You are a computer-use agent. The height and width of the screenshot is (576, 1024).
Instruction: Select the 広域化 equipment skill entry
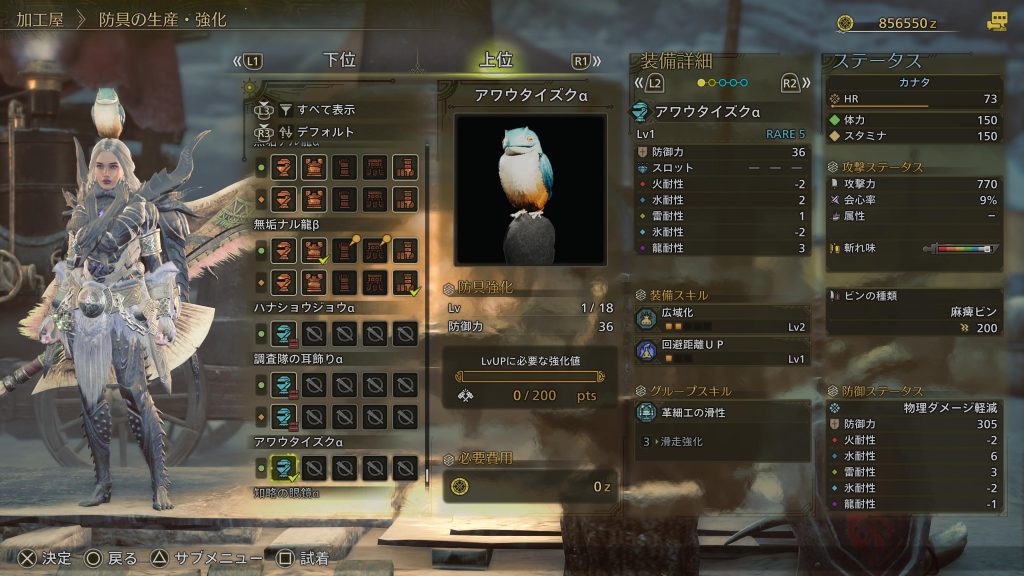[x=722, y=319]
